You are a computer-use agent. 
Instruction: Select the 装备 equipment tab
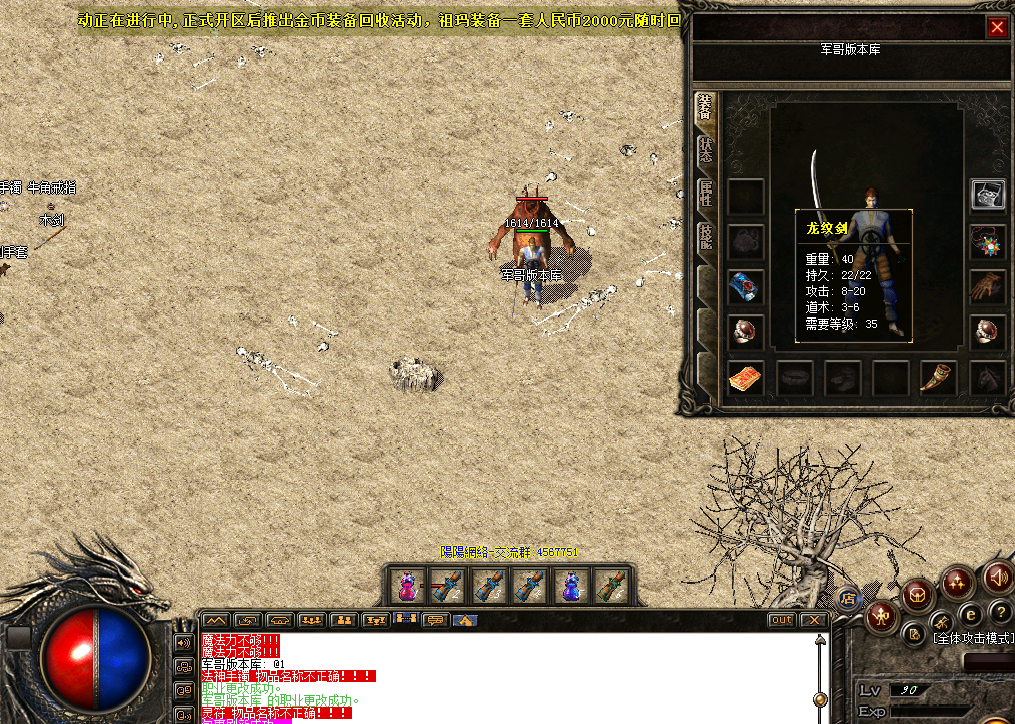(706, 108)
